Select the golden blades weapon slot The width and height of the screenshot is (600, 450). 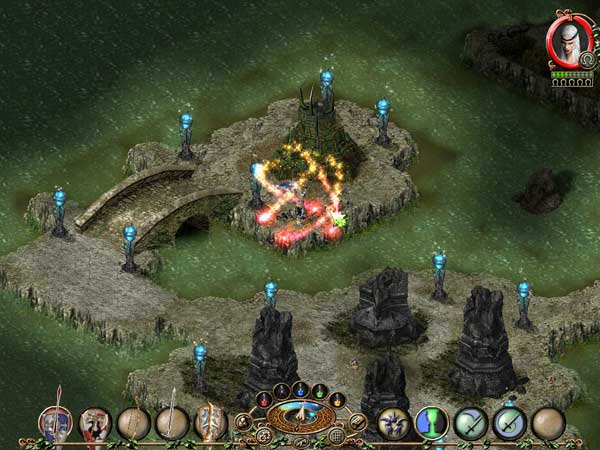[x=211, y=423]
